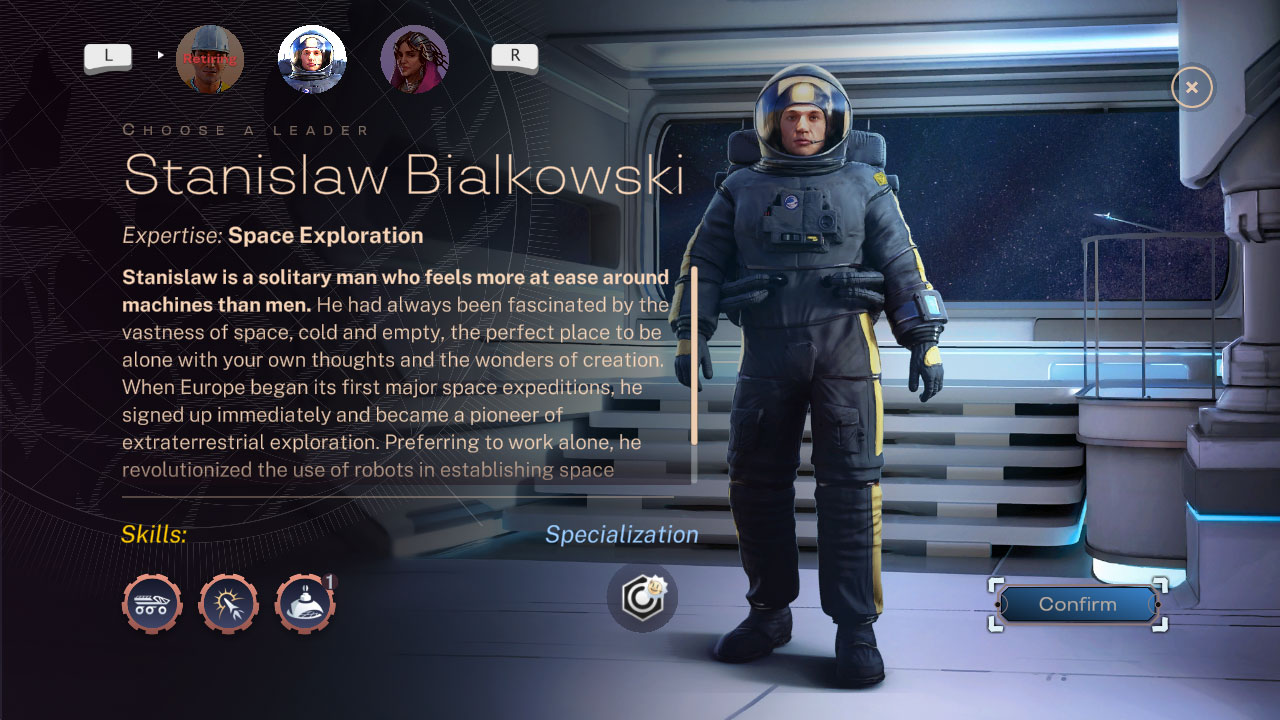Select the retiring leader portrait with hard hat

click(x=210, y=59)
